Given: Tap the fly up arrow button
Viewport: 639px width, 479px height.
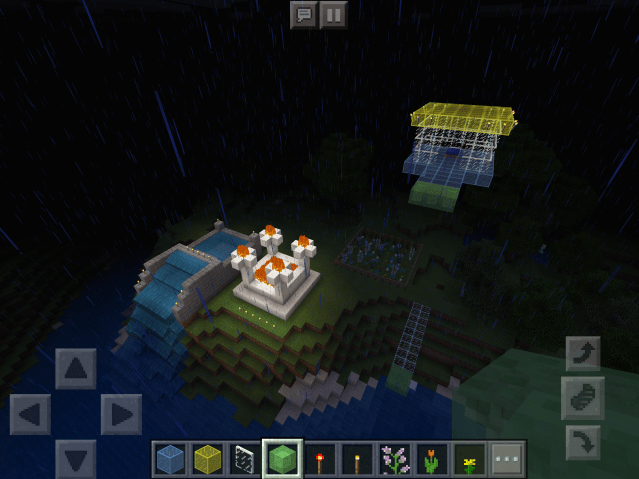Looking at the screenshot, I should pyautogui.click(x=583, y=353).
